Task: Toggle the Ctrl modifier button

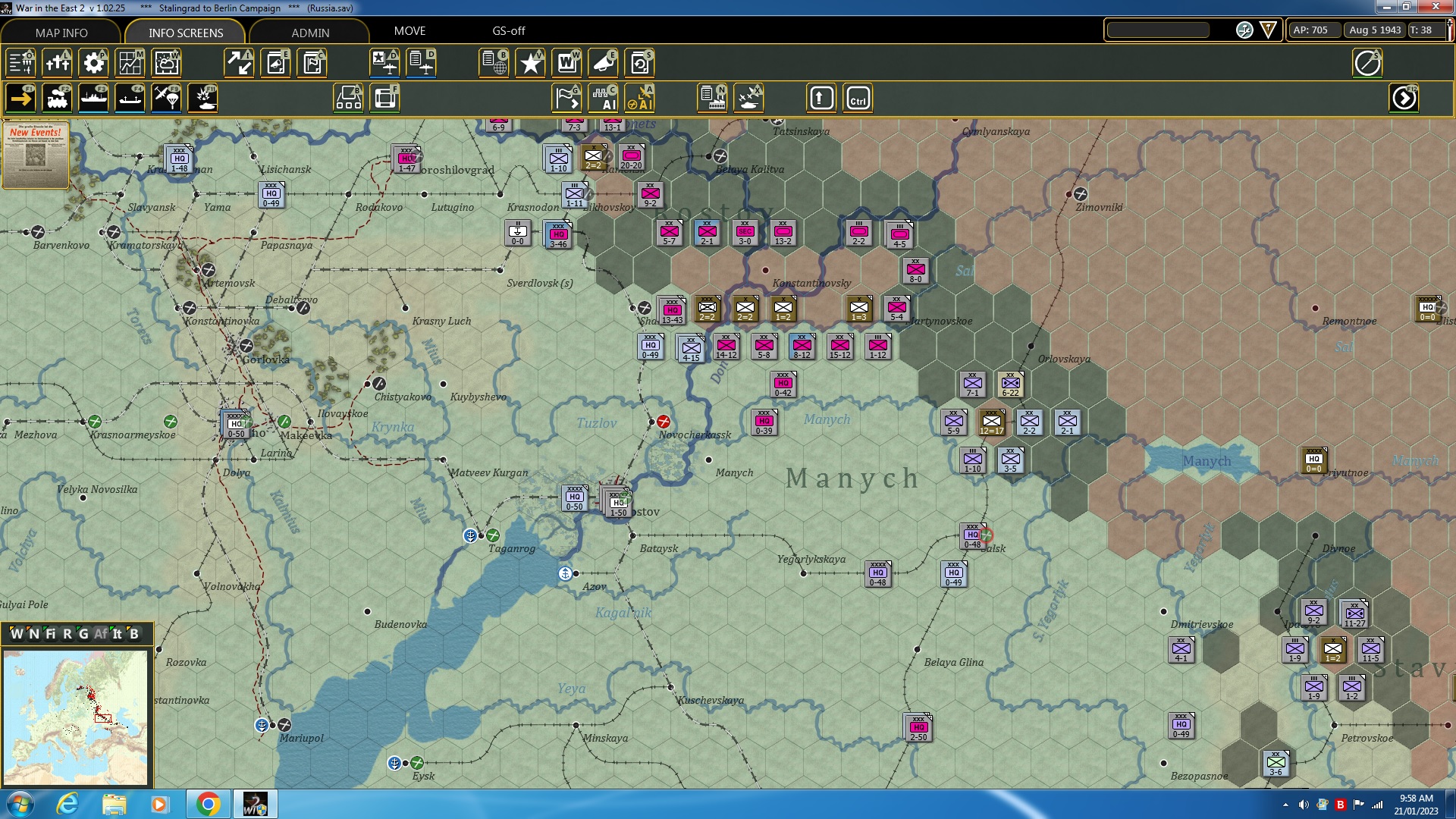Action: [x=858, y=98]
